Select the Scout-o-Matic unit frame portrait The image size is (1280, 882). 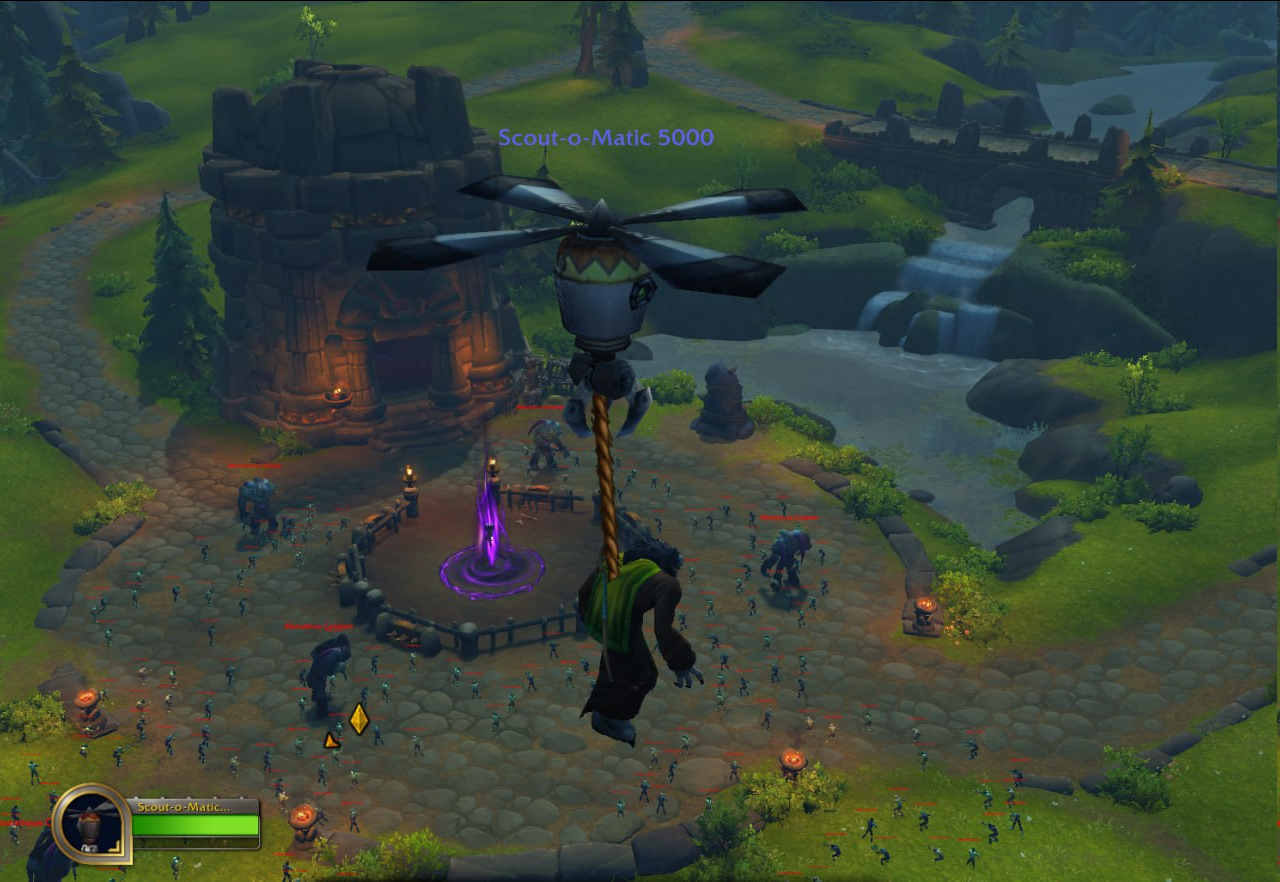click(x=92, y=824)
